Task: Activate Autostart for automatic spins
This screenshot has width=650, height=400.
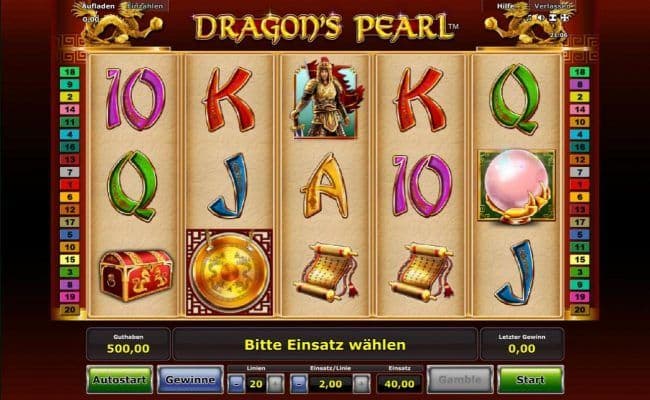Action: tap(119, 380)
